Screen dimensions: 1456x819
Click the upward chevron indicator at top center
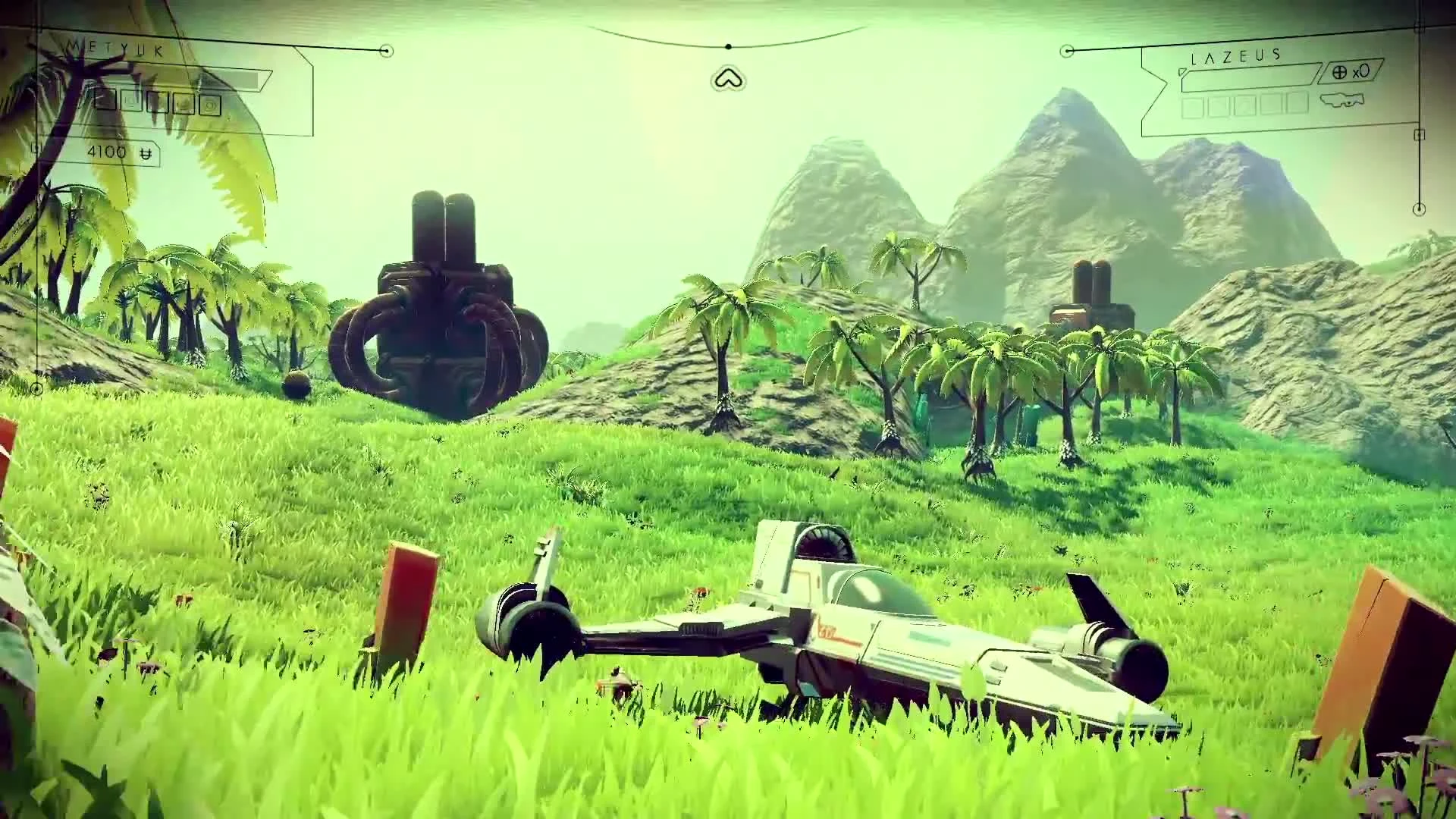pyautogui.click(x=730, y=79)
